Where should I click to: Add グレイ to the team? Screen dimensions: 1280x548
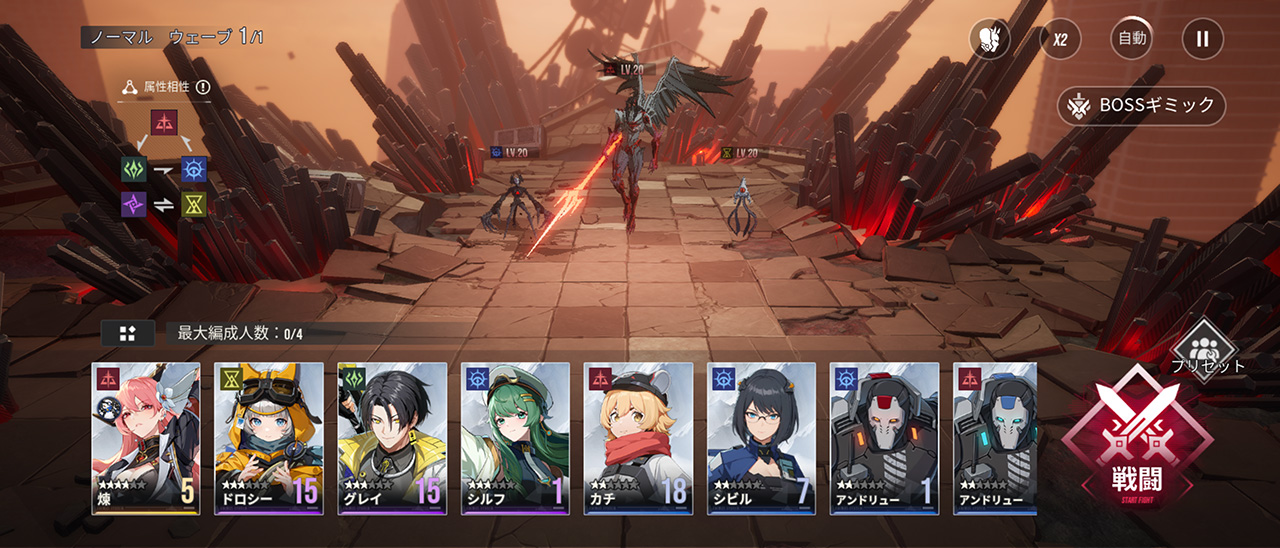392,438
